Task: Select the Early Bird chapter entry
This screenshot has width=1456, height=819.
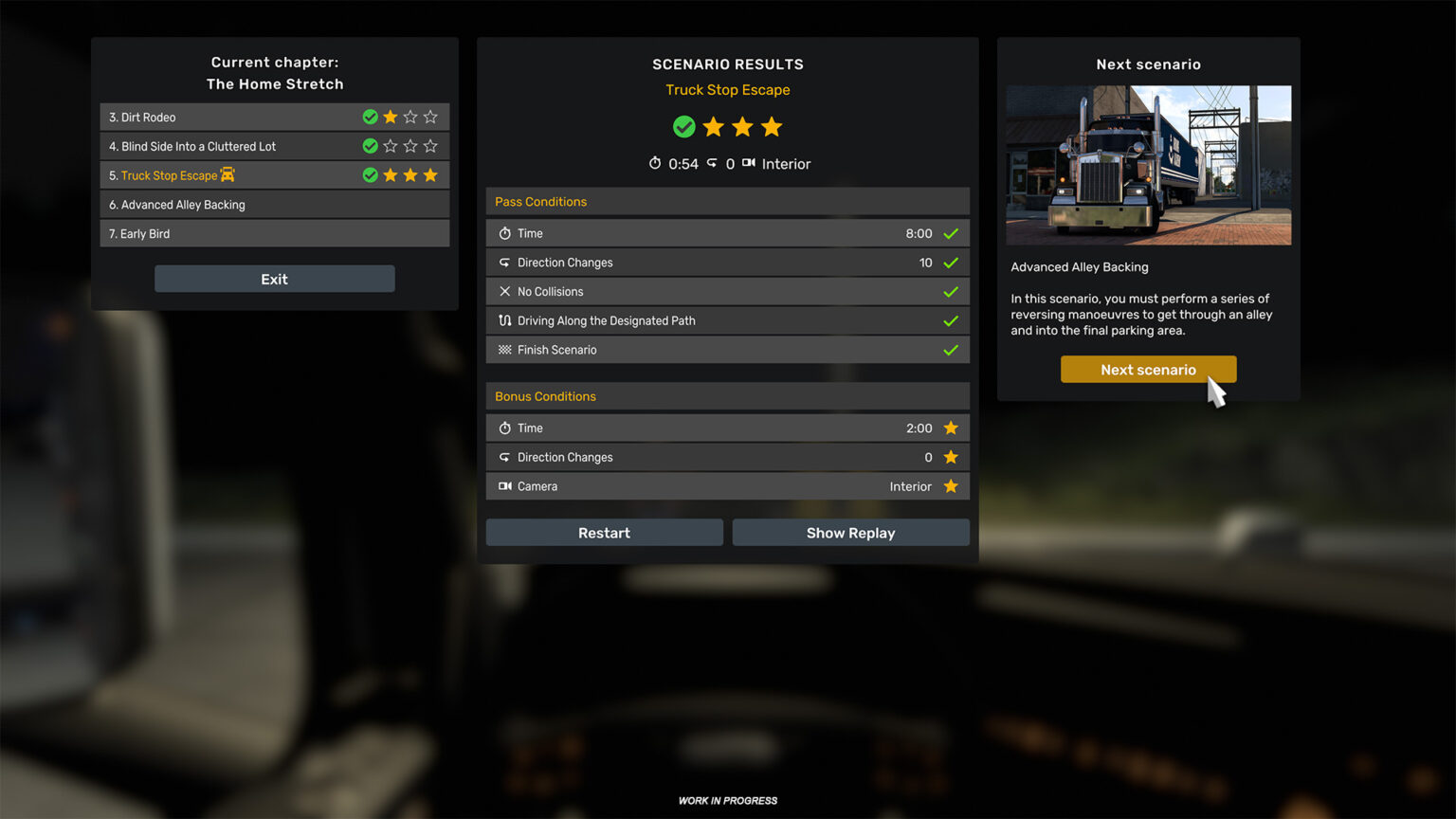Action: click(274, 233)
